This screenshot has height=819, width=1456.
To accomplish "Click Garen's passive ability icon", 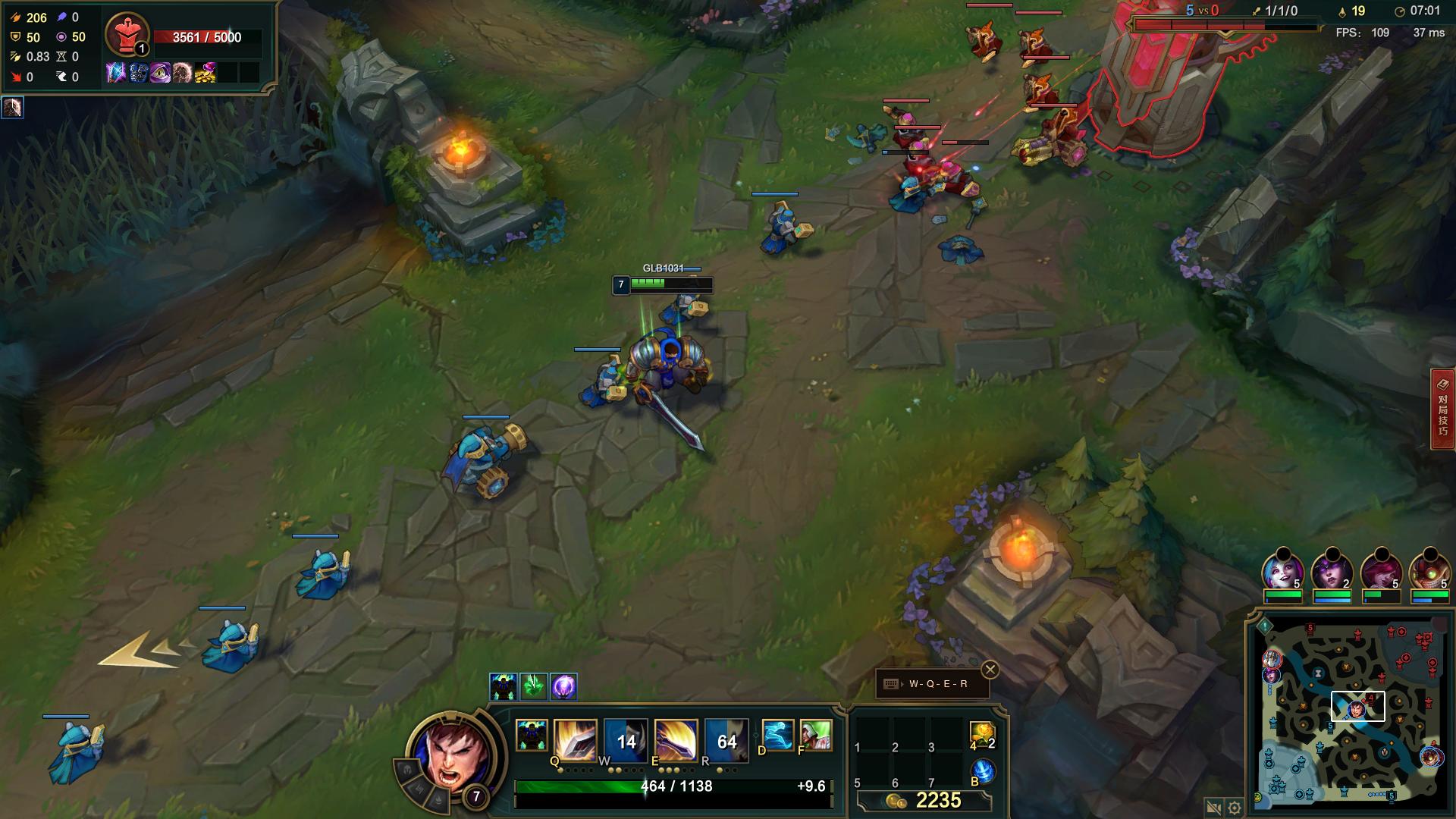I will pos(531,736).
